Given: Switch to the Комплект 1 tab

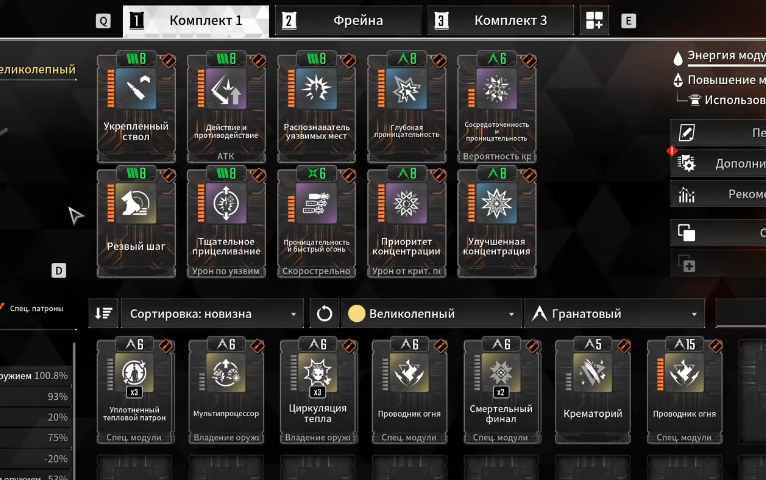Looking at the screenshot, I should tap(196, 20).
